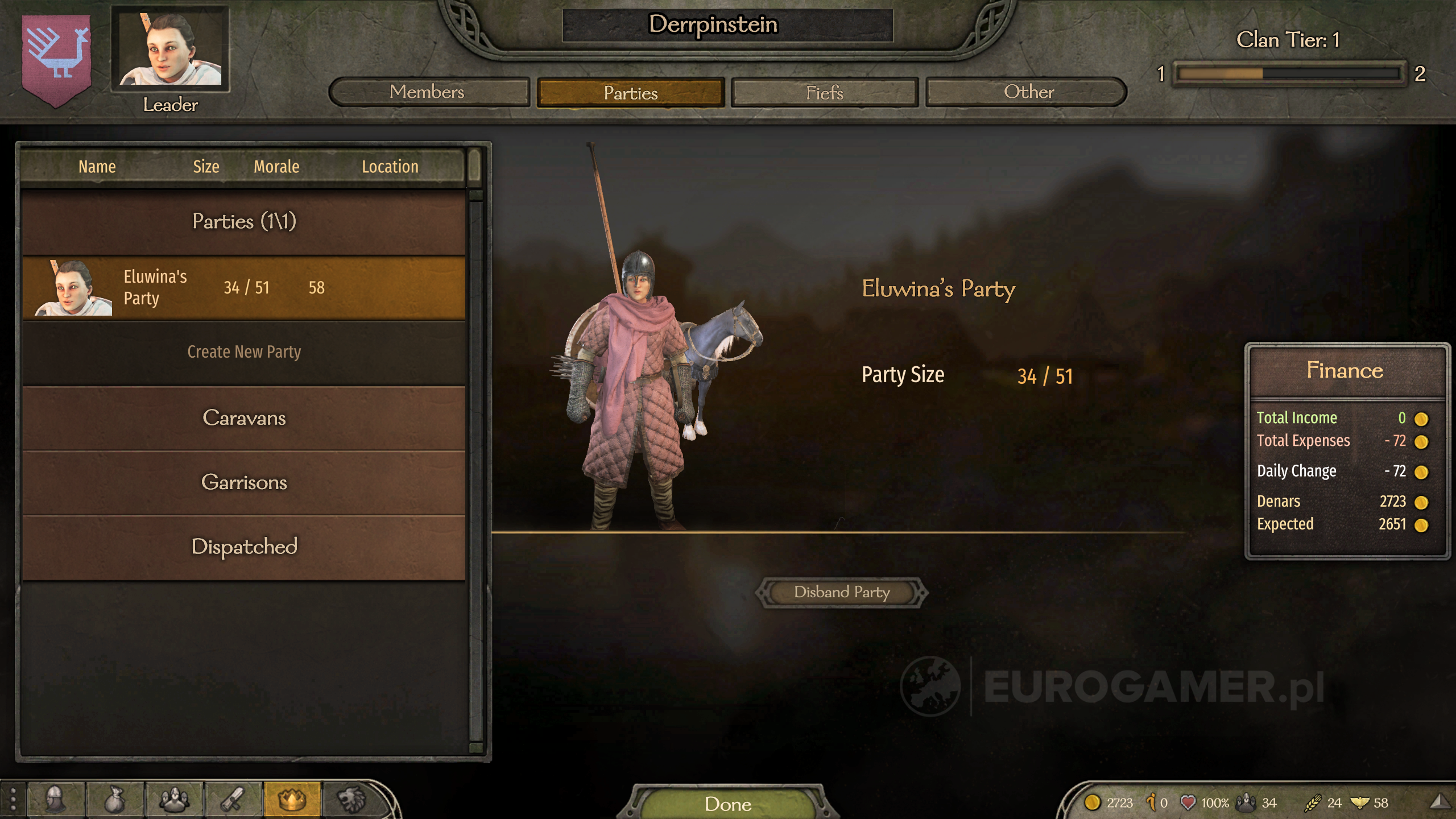Show the Other tab
This screenshot has height=819, width=1456.
point(1027,92)
